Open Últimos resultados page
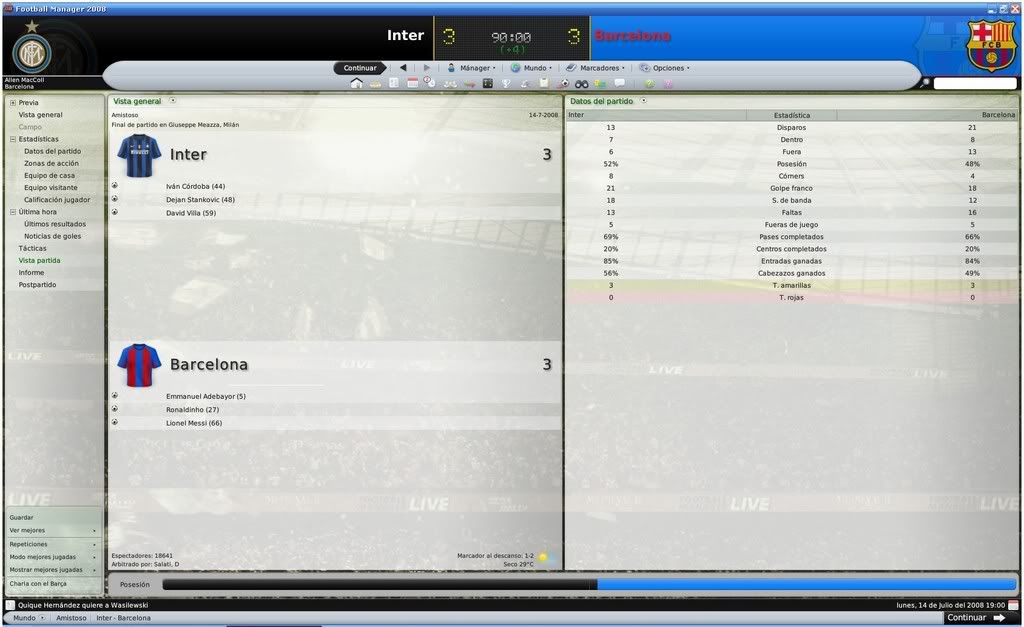The width and height of the screenshot is (1024, 627). point(55,224)
